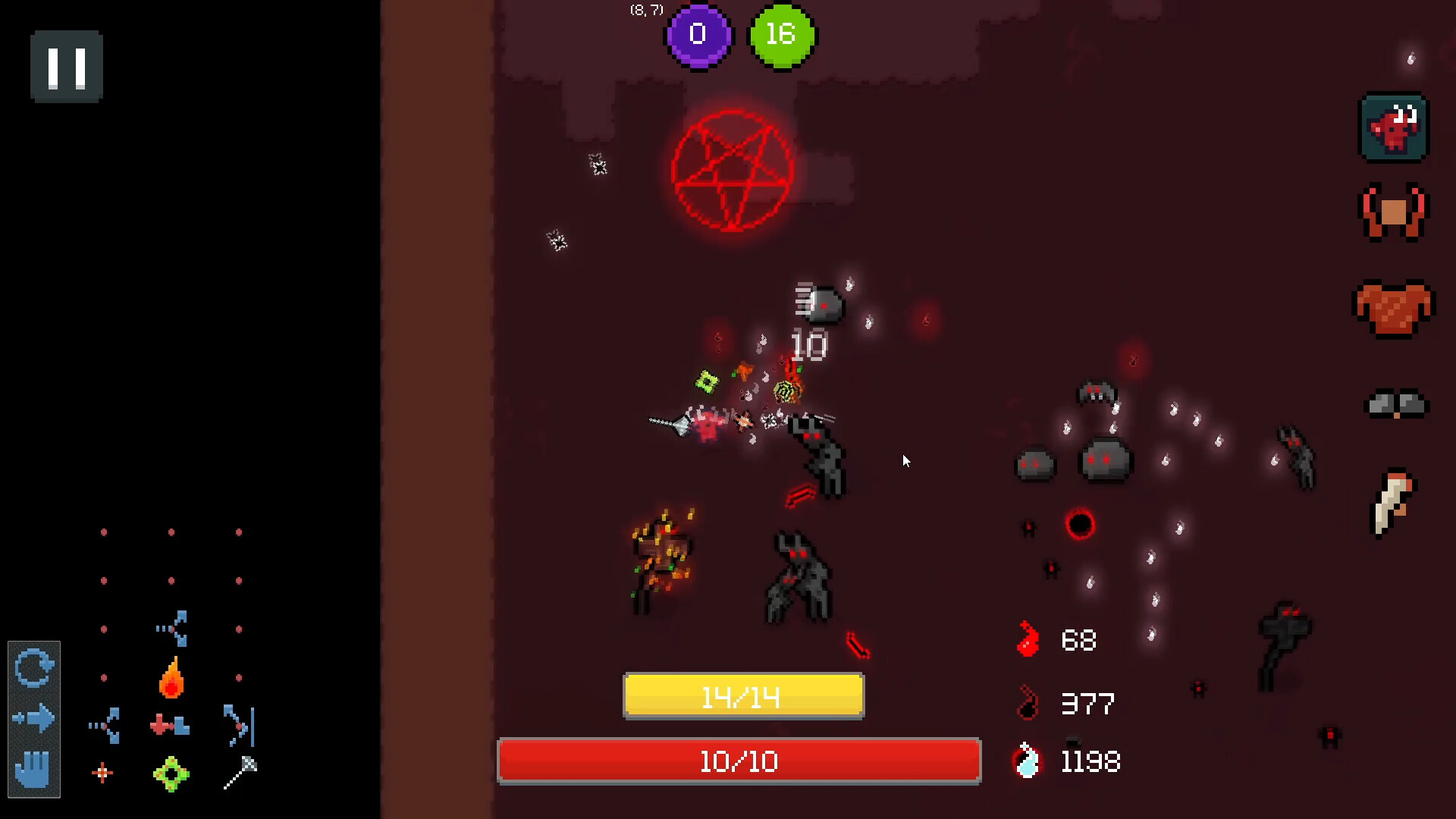Viewport: 1456px width, 819px height.
Task: Click the purple orb counter showing 0
Action: [x=698, y=35]
